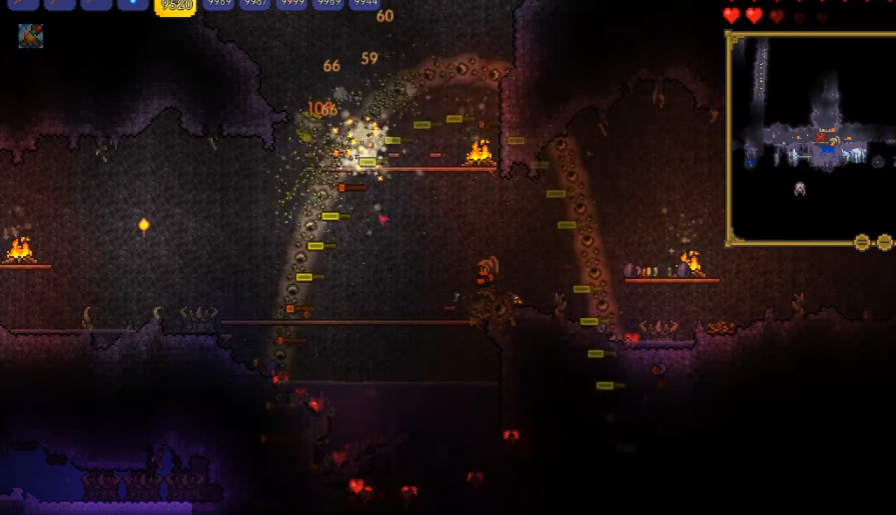Select the hotbar slot with the blue orb
Screen dimensions: 896x515
(133, 4)
